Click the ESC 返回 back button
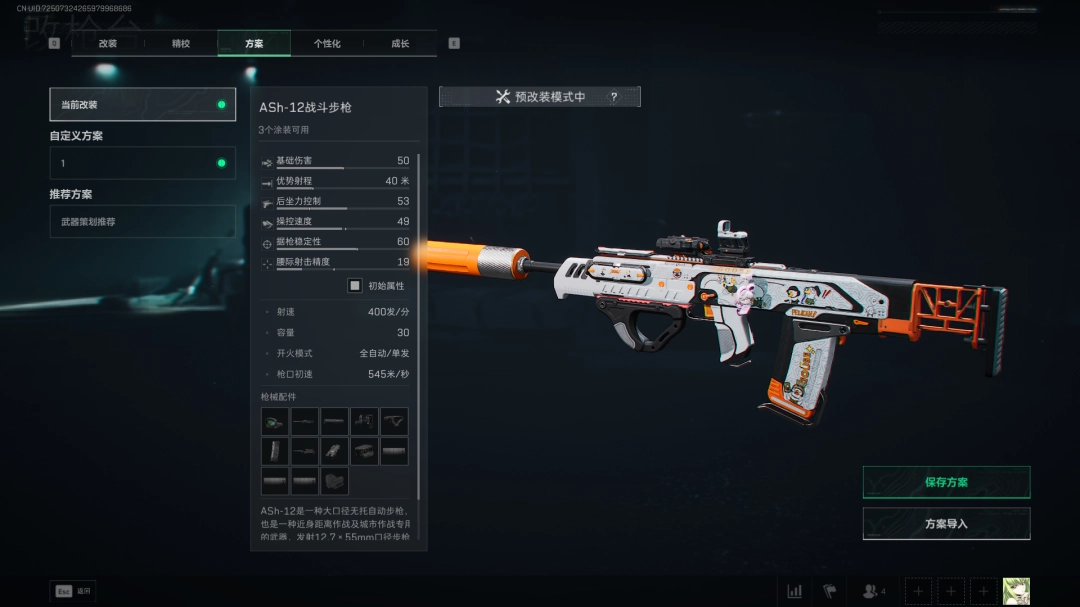1080x607 pixels. pyautogui.click(x=73, y=591)
